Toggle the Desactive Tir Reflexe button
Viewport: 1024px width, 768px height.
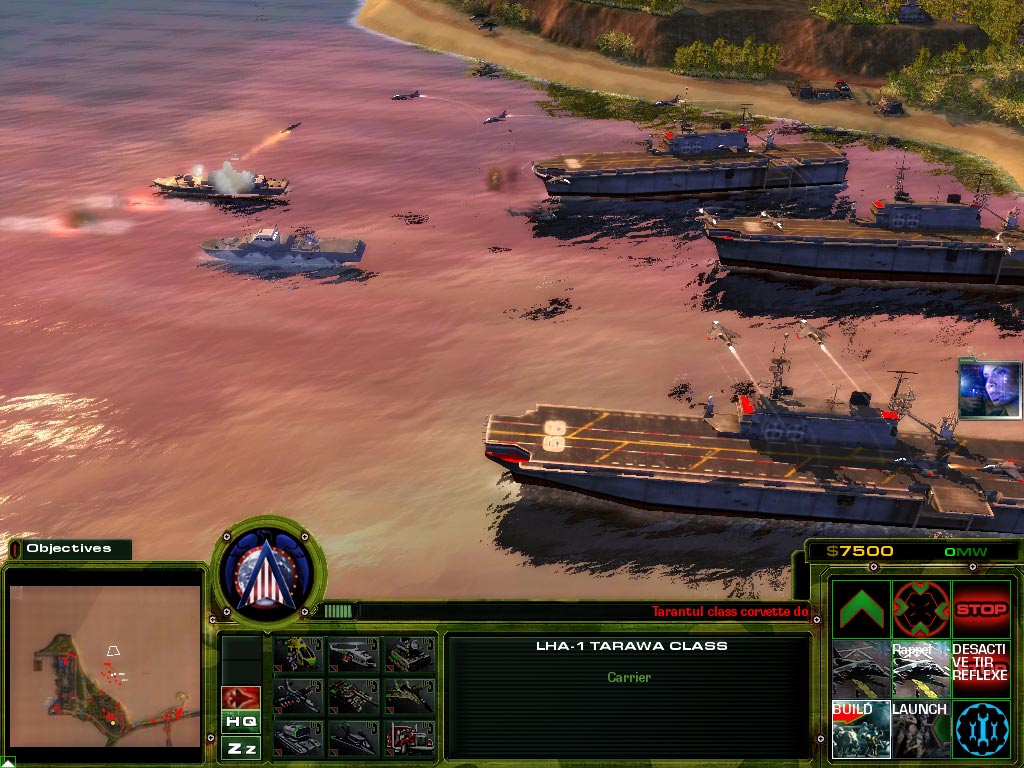click(981, 669)
